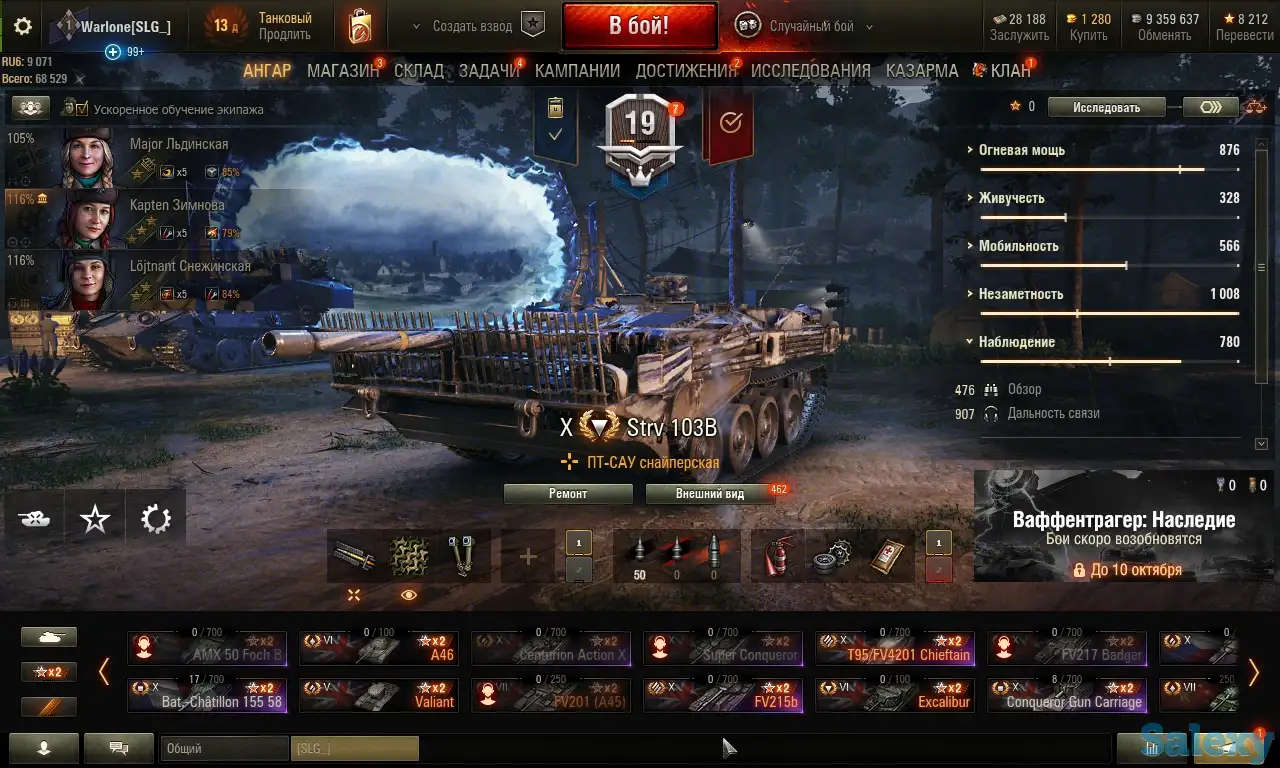Open the settings gear menu

click(23, 27)
